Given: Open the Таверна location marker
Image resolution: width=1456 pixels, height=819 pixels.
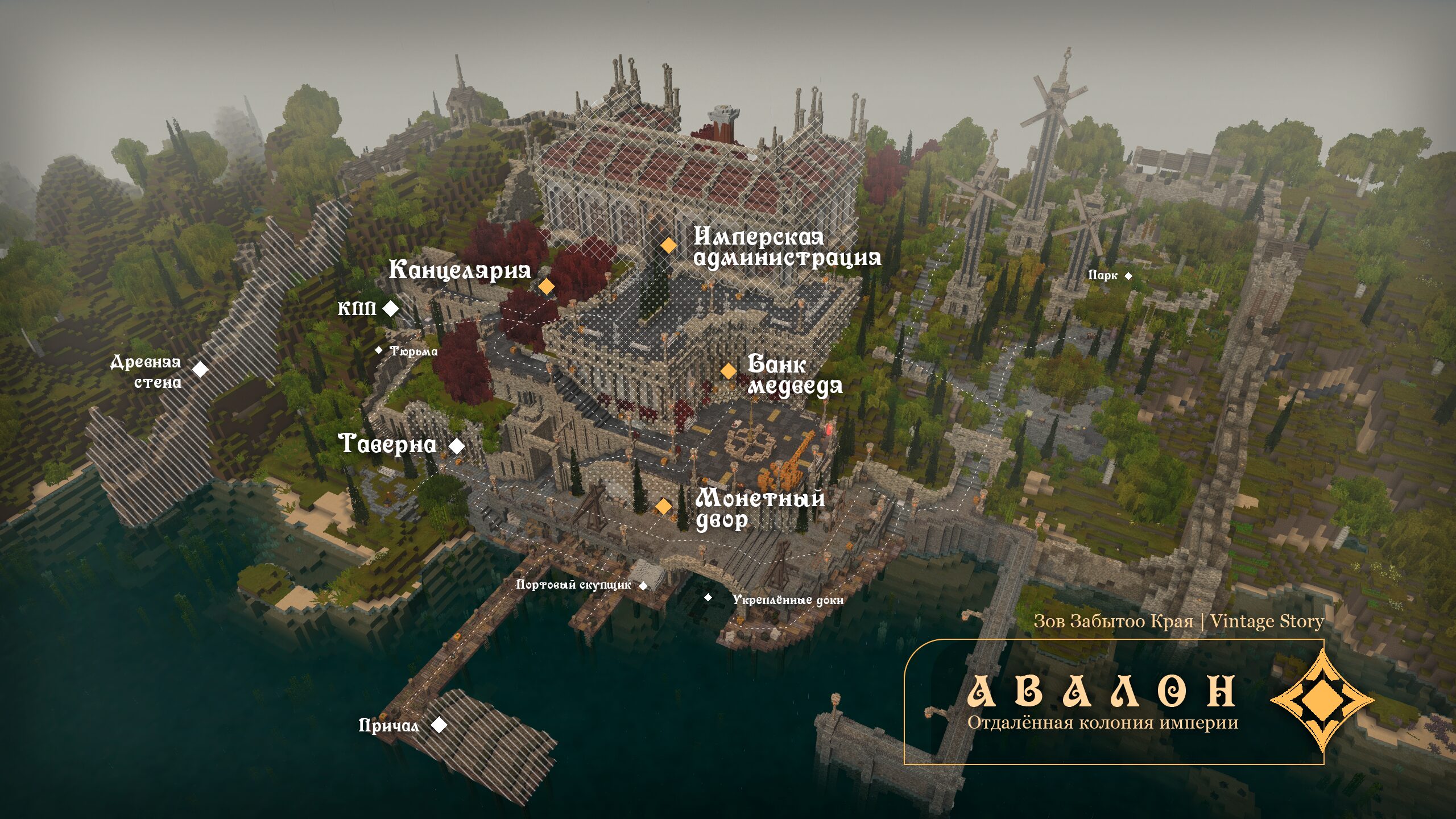Looking at the screenshot, I should 457,446.
